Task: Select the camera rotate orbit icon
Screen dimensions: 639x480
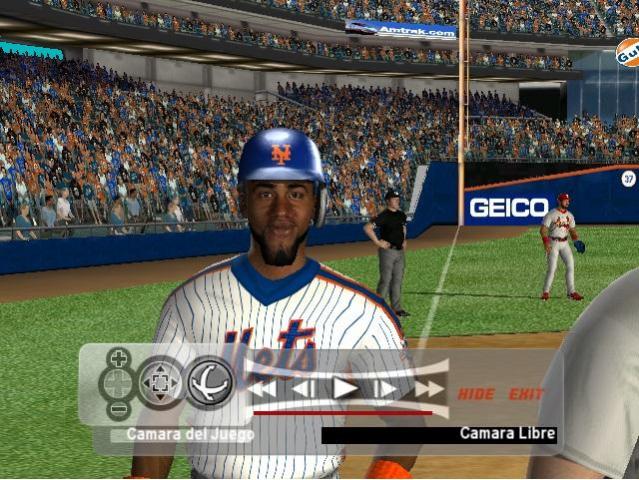Action: 210,382
